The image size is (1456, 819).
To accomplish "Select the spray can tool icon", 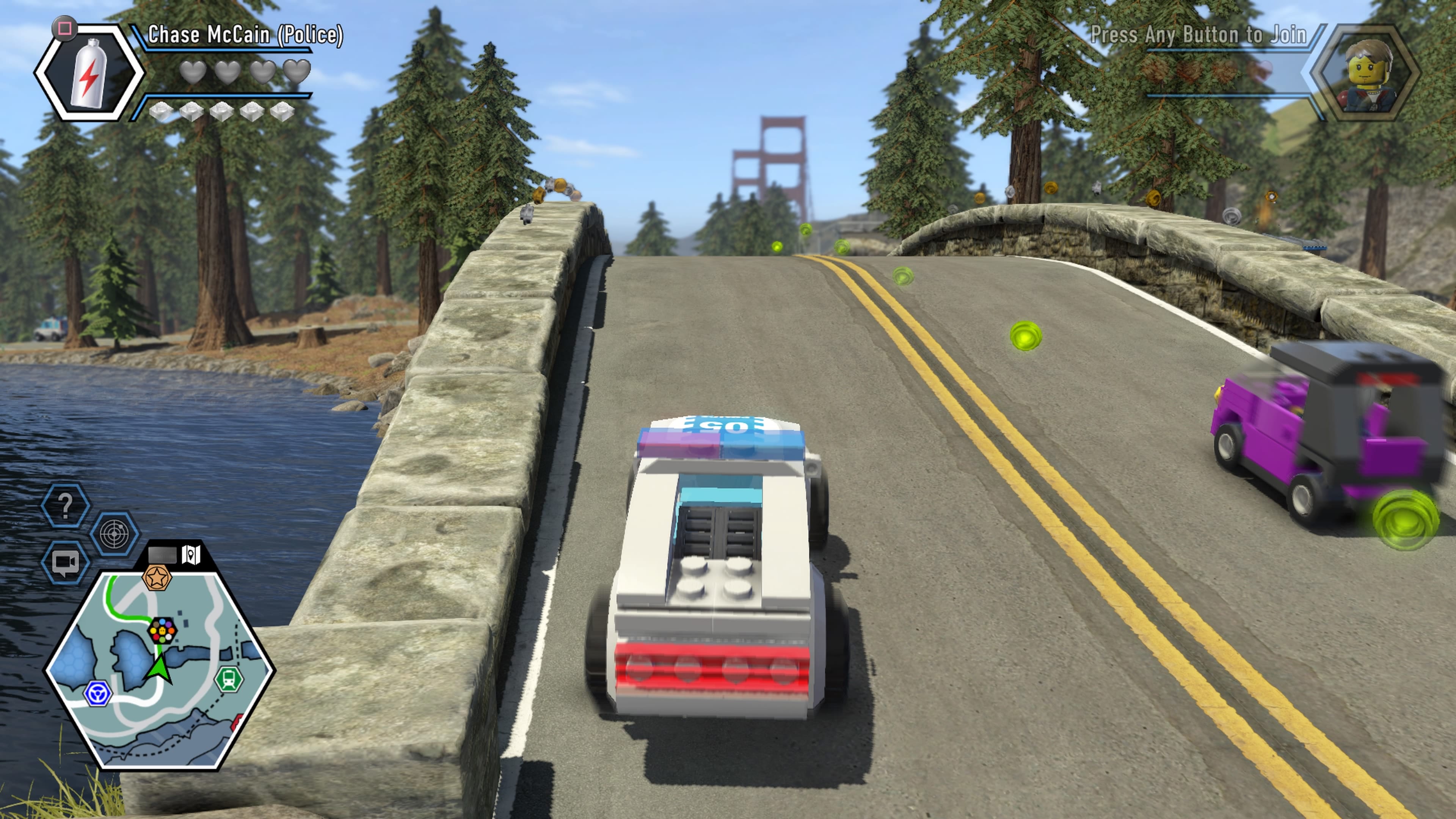I will pos(89,72).
